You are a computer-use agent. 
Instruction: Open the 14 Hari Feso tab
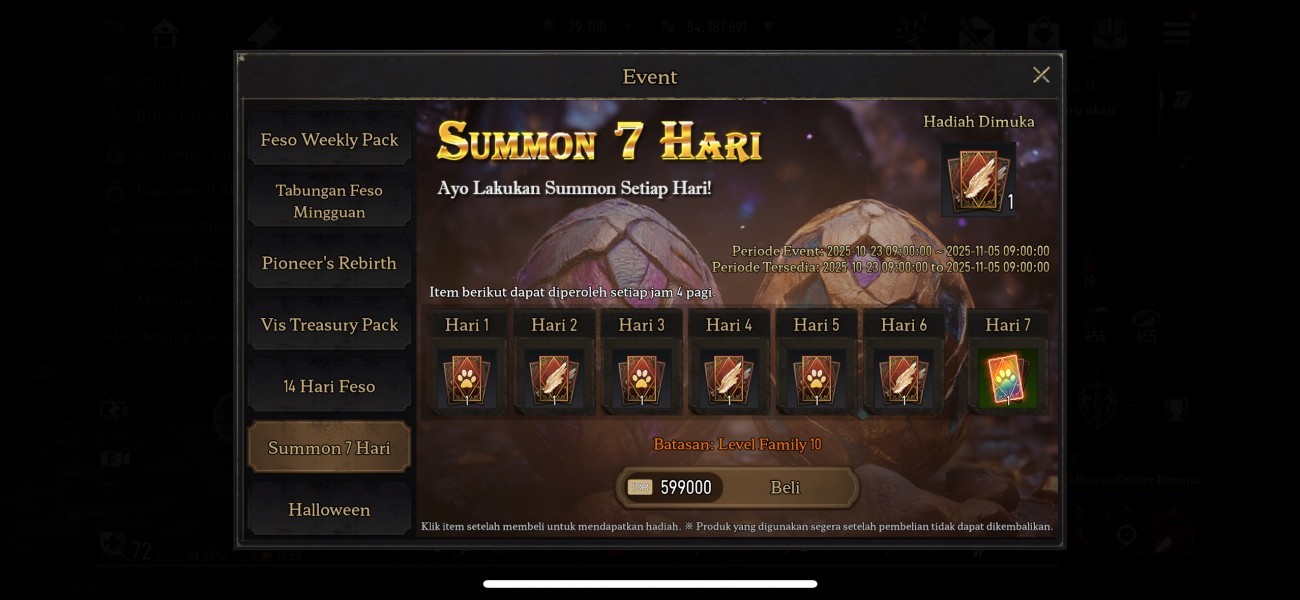point(329,387)
